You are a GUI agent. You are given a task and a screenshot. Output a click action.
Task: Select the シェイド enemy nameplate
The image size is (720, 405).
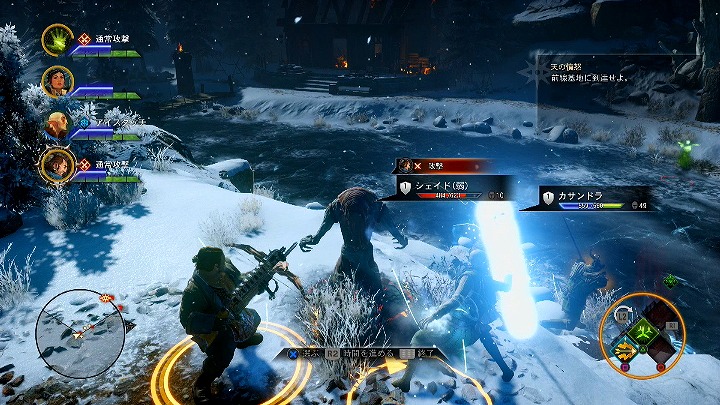point(456,188)
